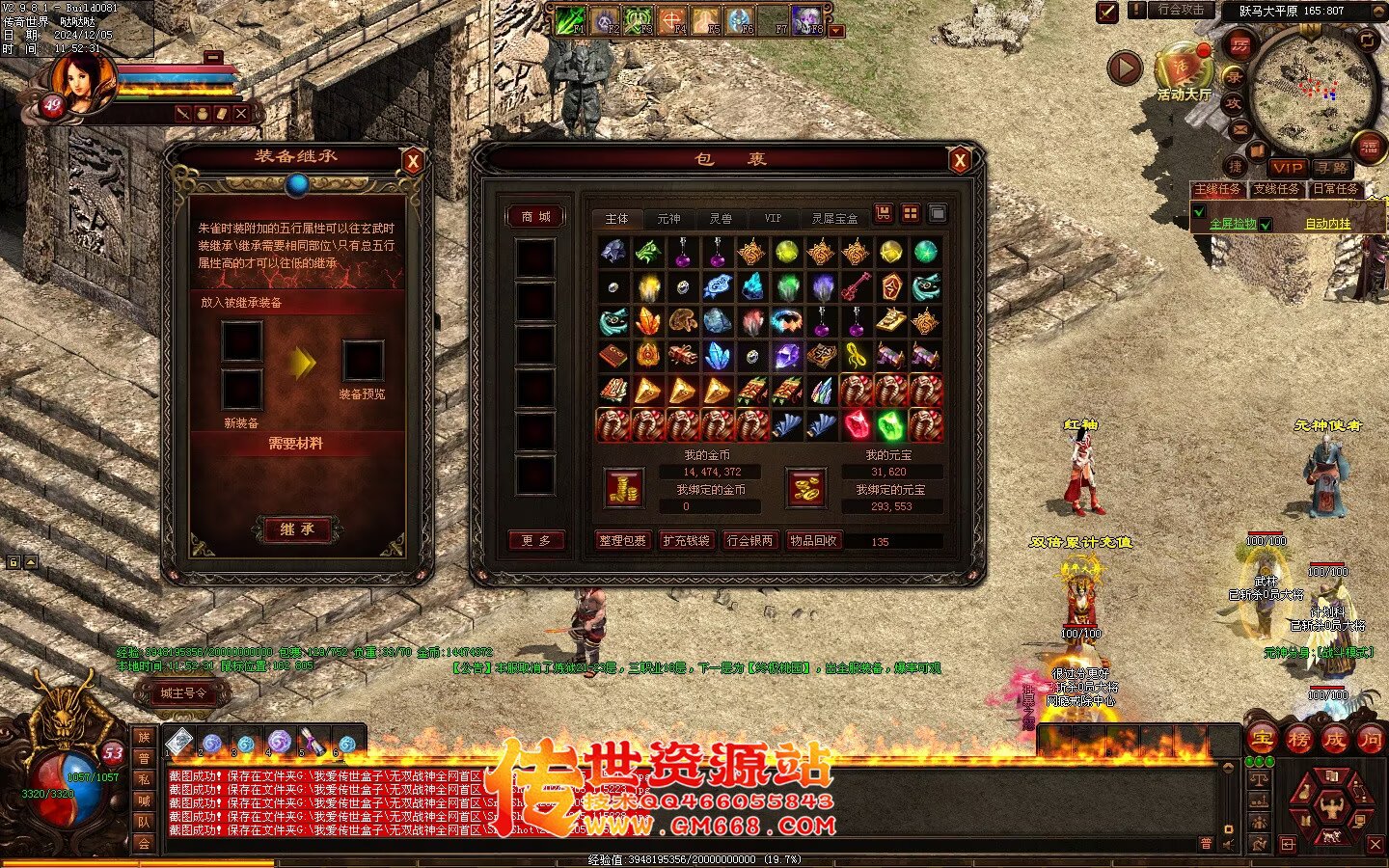1389x868 pixels.
Task: Close the 装备继承 equipment inheritance panel
Action: coord(413,161)
